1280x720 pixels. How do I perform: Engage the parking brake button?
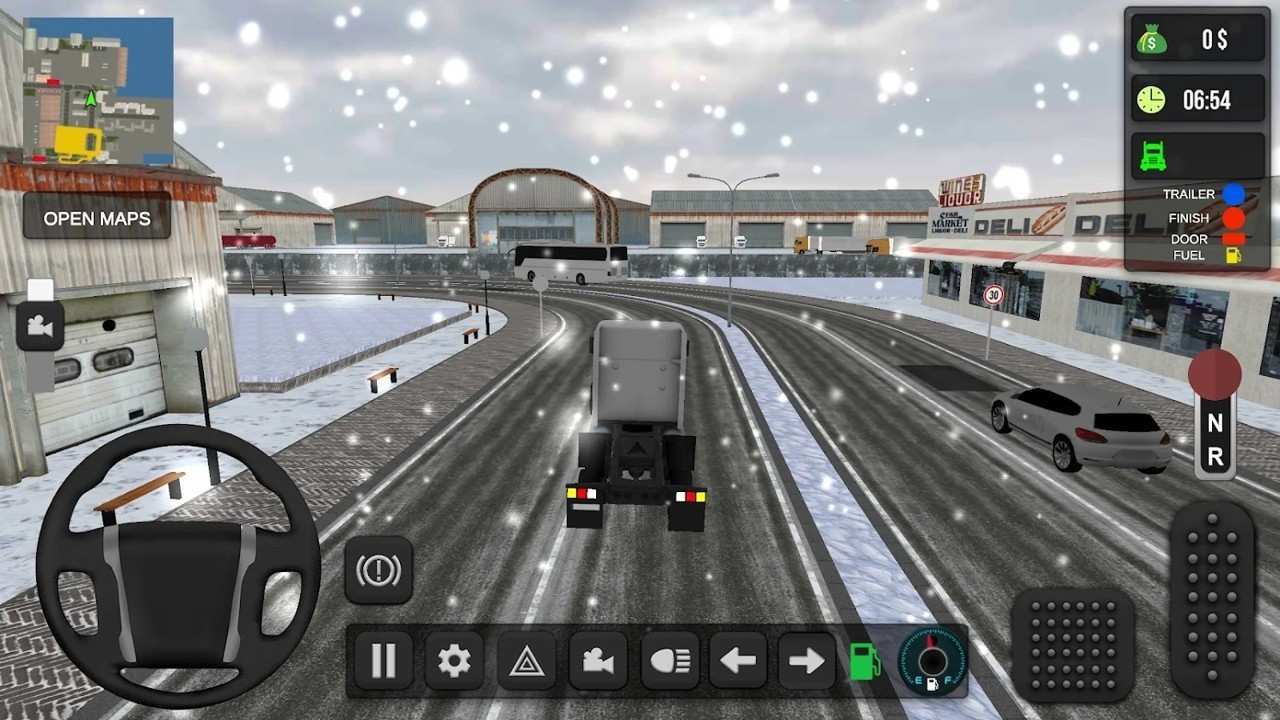[x=379, y=570]
